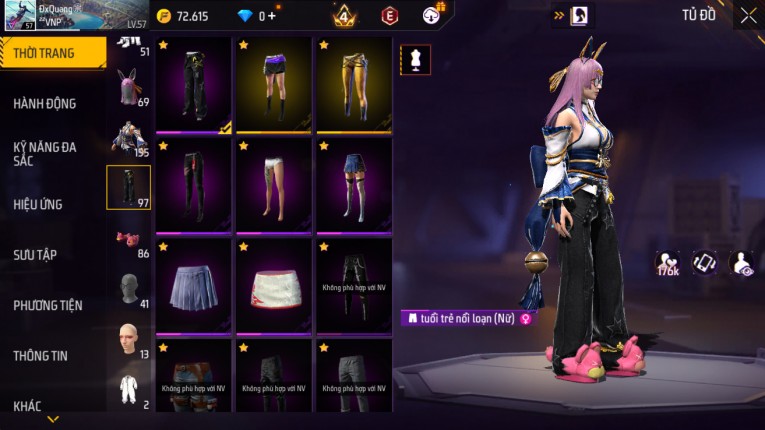The height and width of the screenshot is (430, 765).
Task: Add diamonds with the plus button
Action: click(273, 16)
